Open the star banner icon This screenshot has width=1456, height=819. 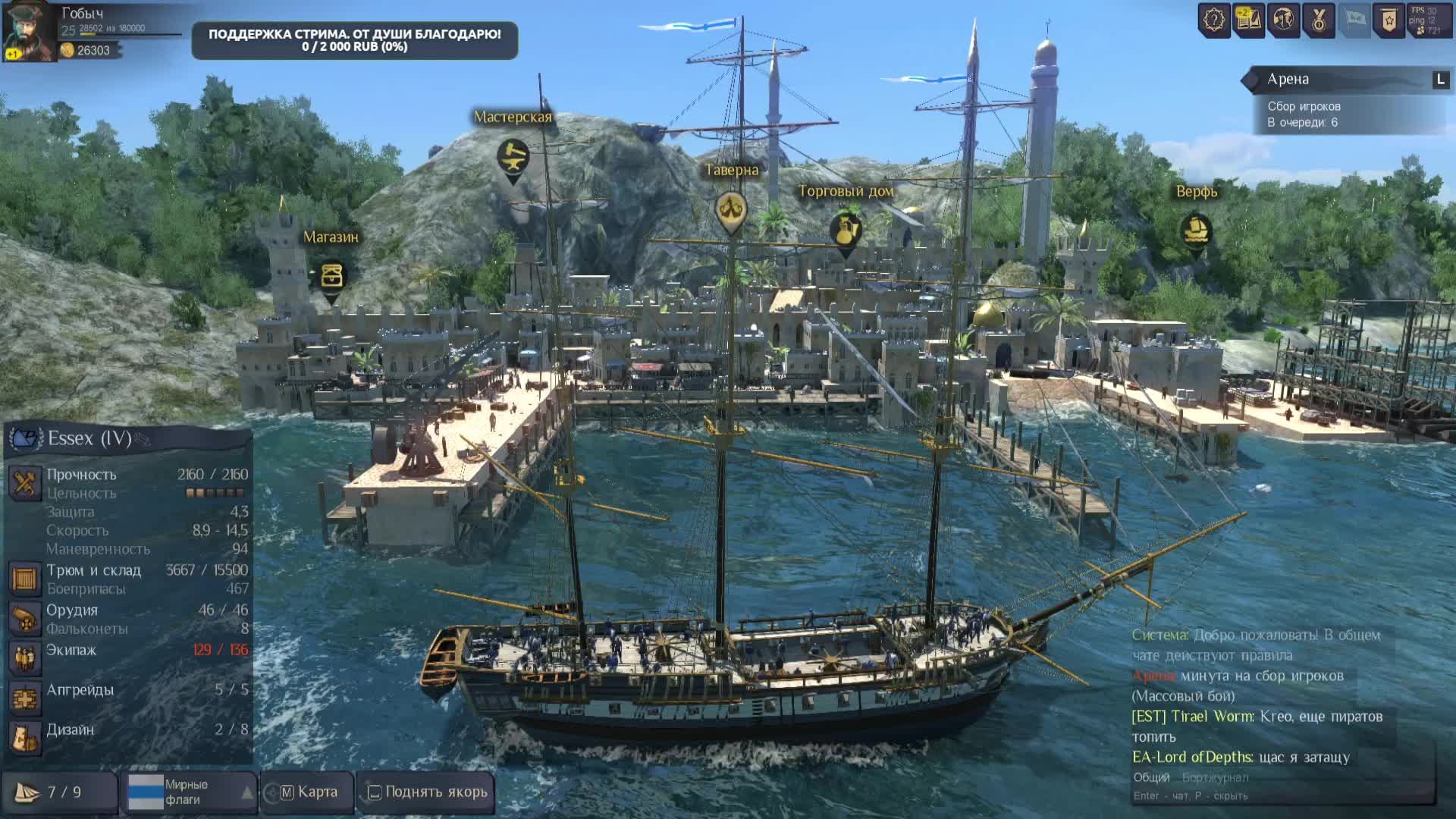tap(1389, 20)
